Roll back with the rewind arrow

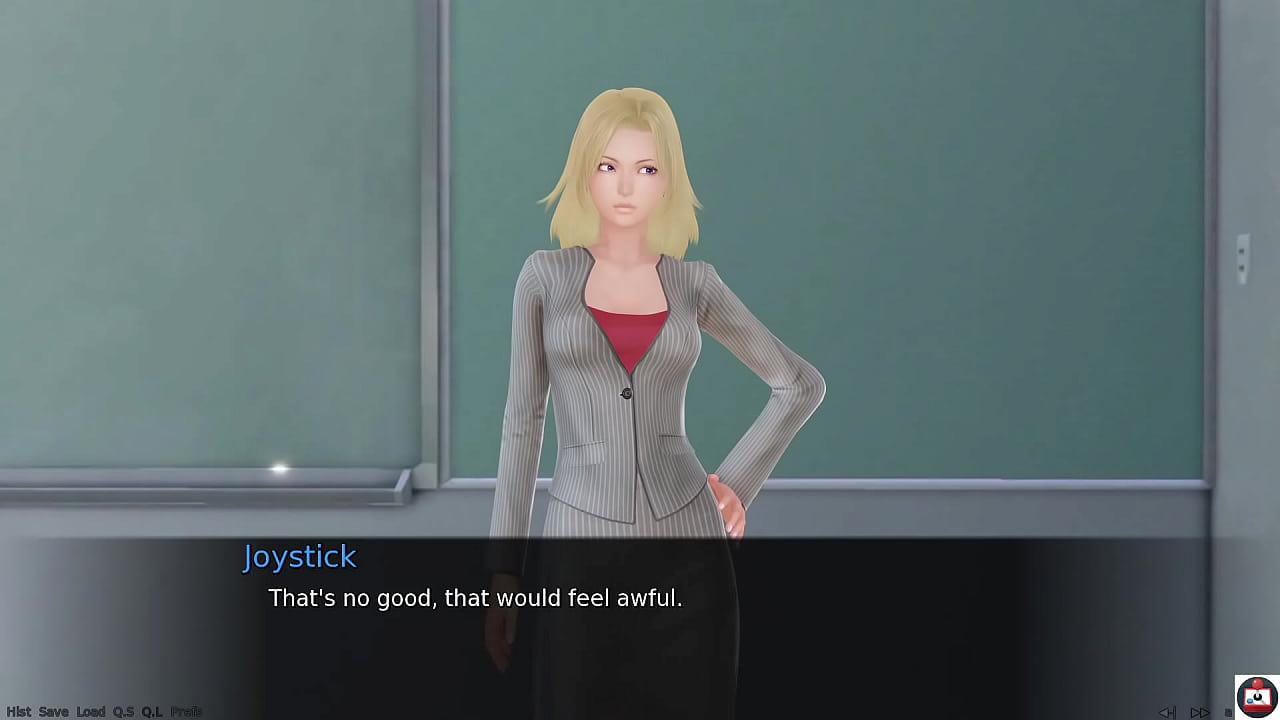pos(1167,712)
